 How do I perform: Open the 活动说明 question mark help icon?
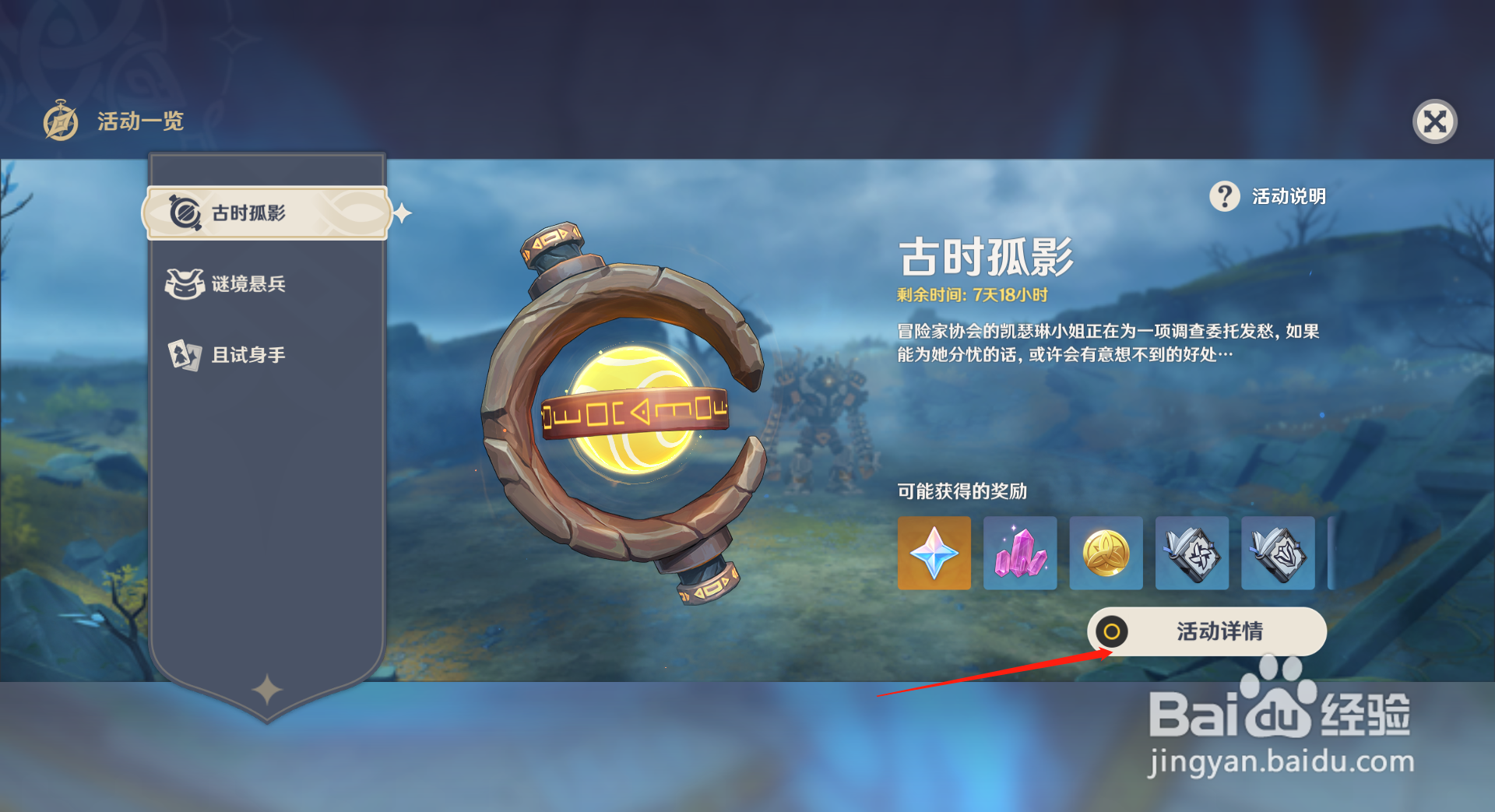1225,197
